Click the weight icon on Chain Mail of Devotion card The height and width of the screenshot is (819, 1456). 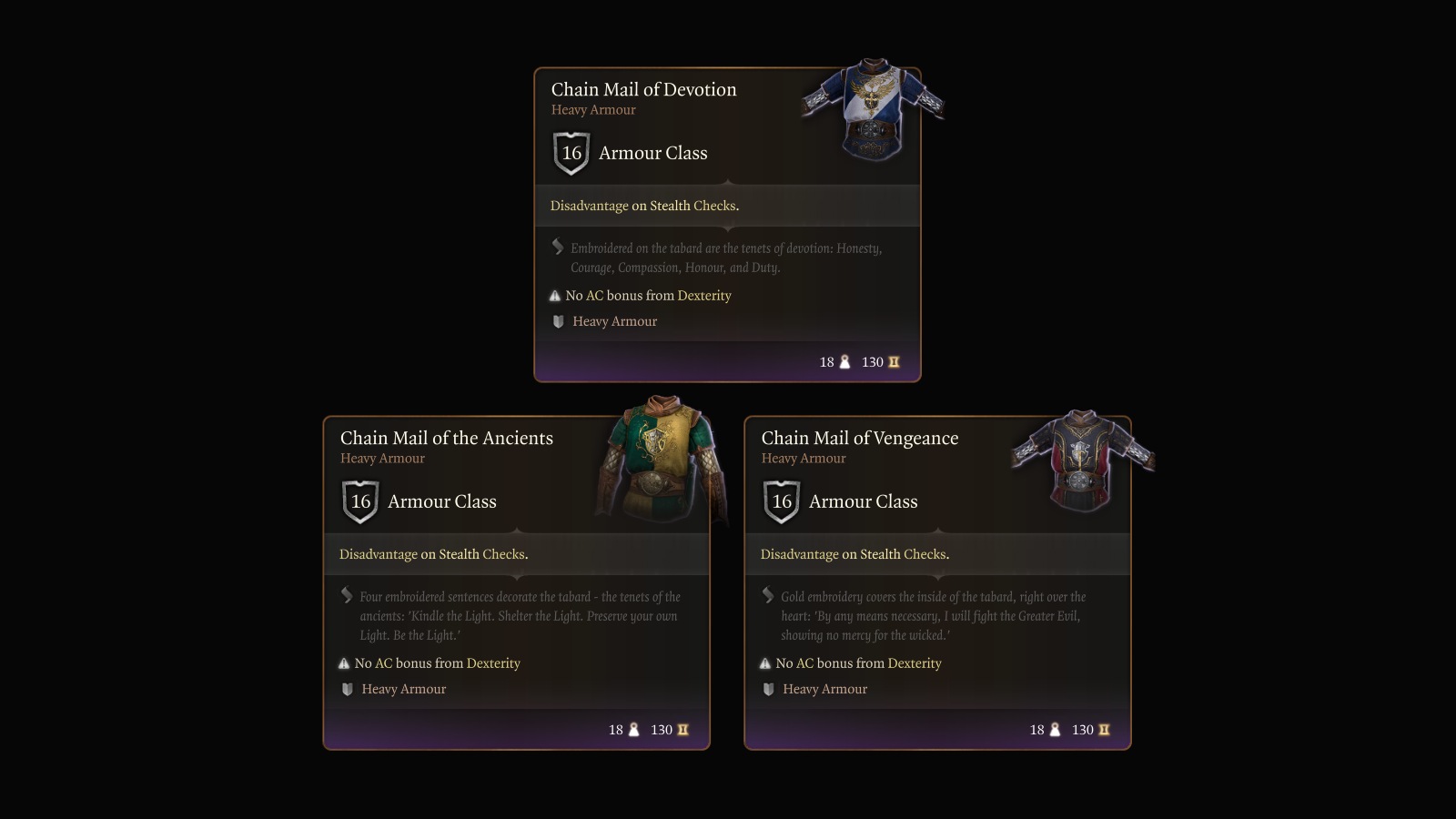click(844, 361)
